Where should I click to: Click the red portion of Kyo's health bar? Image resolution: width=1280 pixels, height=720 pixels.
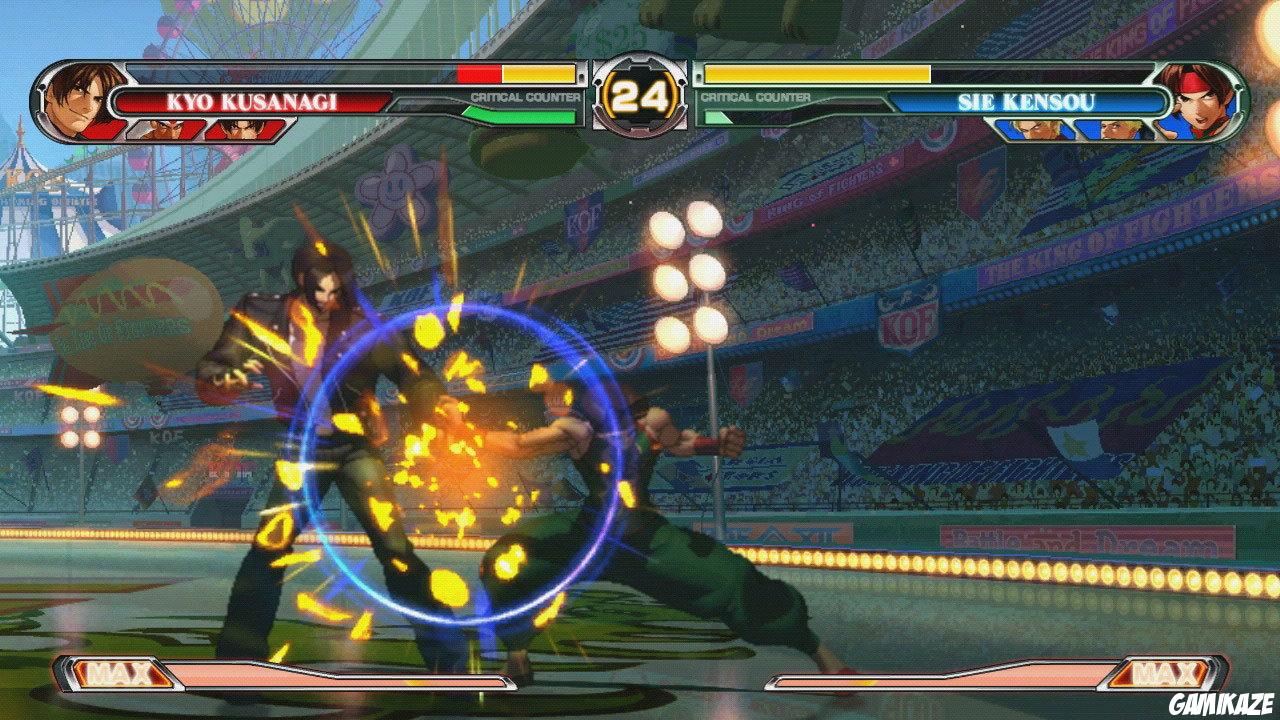(478, 73)
